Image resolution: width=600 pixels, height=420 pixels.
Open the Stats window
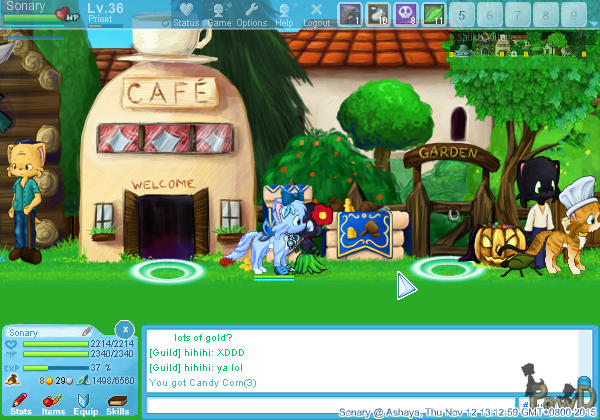point(20,402)
